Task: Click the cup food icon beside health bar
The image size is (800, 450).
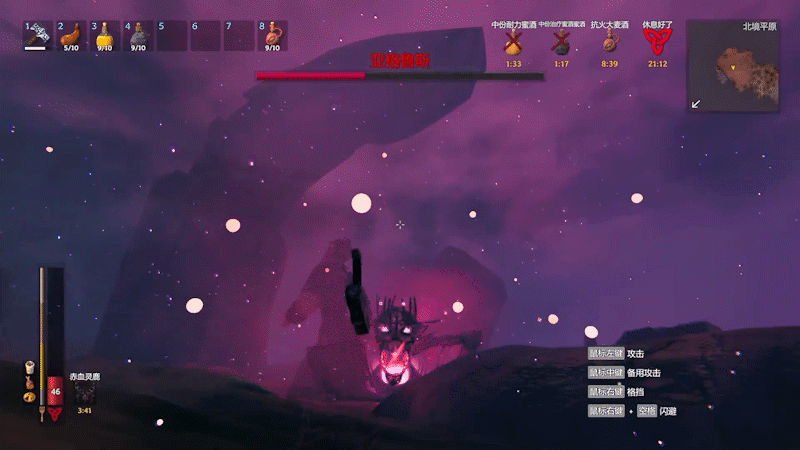Action: pos(29,366)
